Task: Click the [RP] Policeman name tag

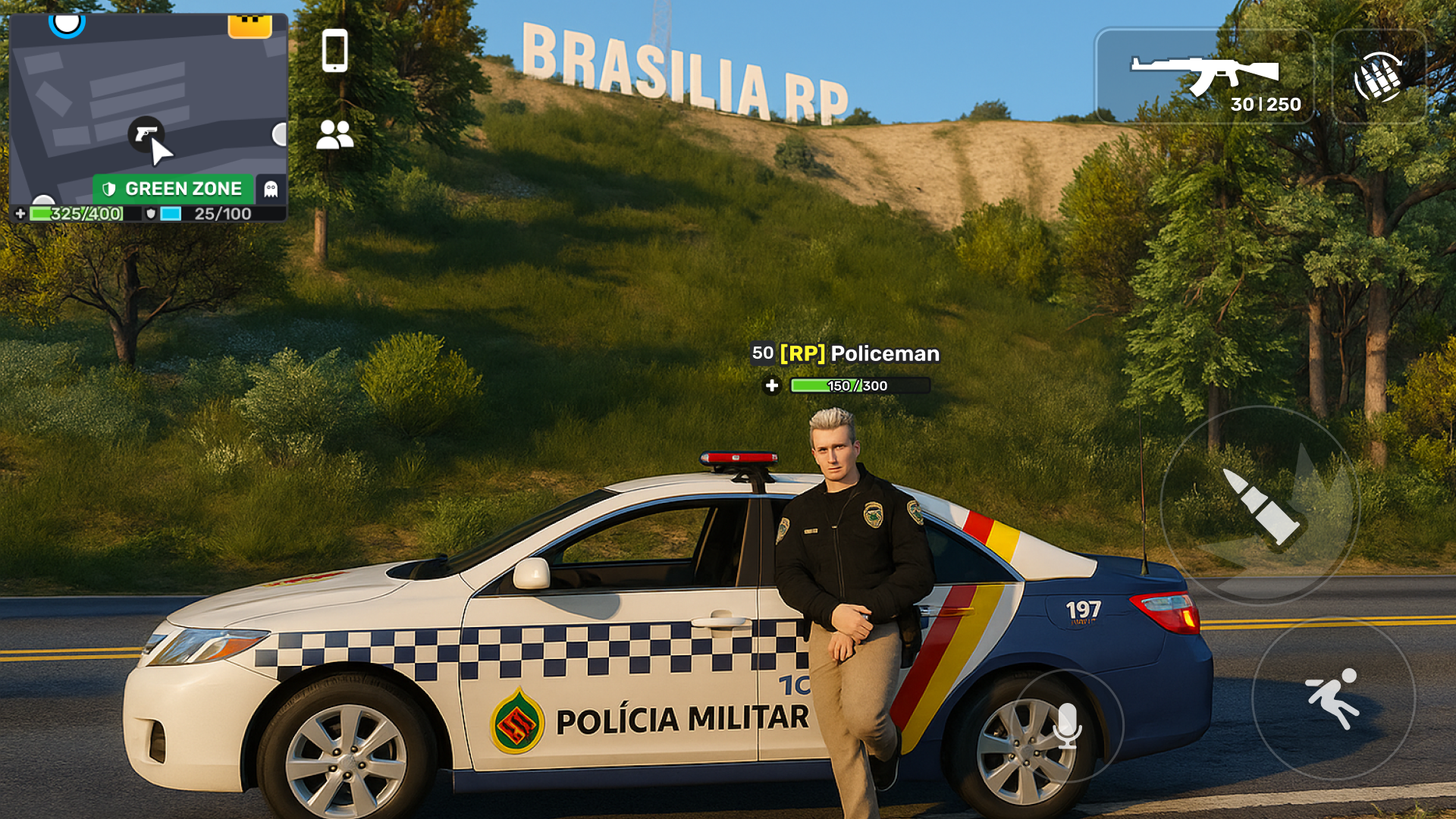Action: click(x=846, y=353)
